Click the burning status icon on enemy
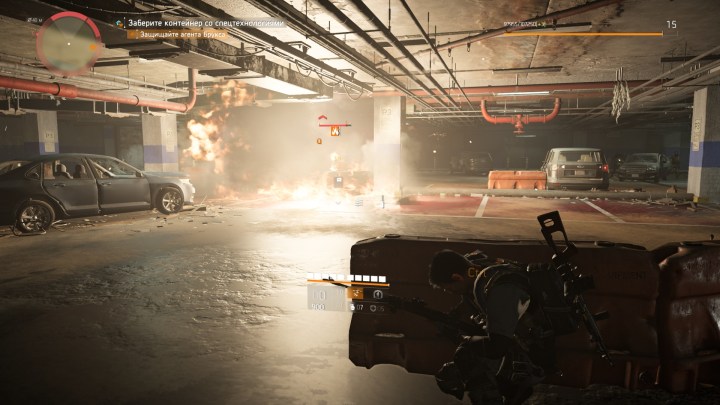Screen dimensions: 720x405 click(336, 131)
